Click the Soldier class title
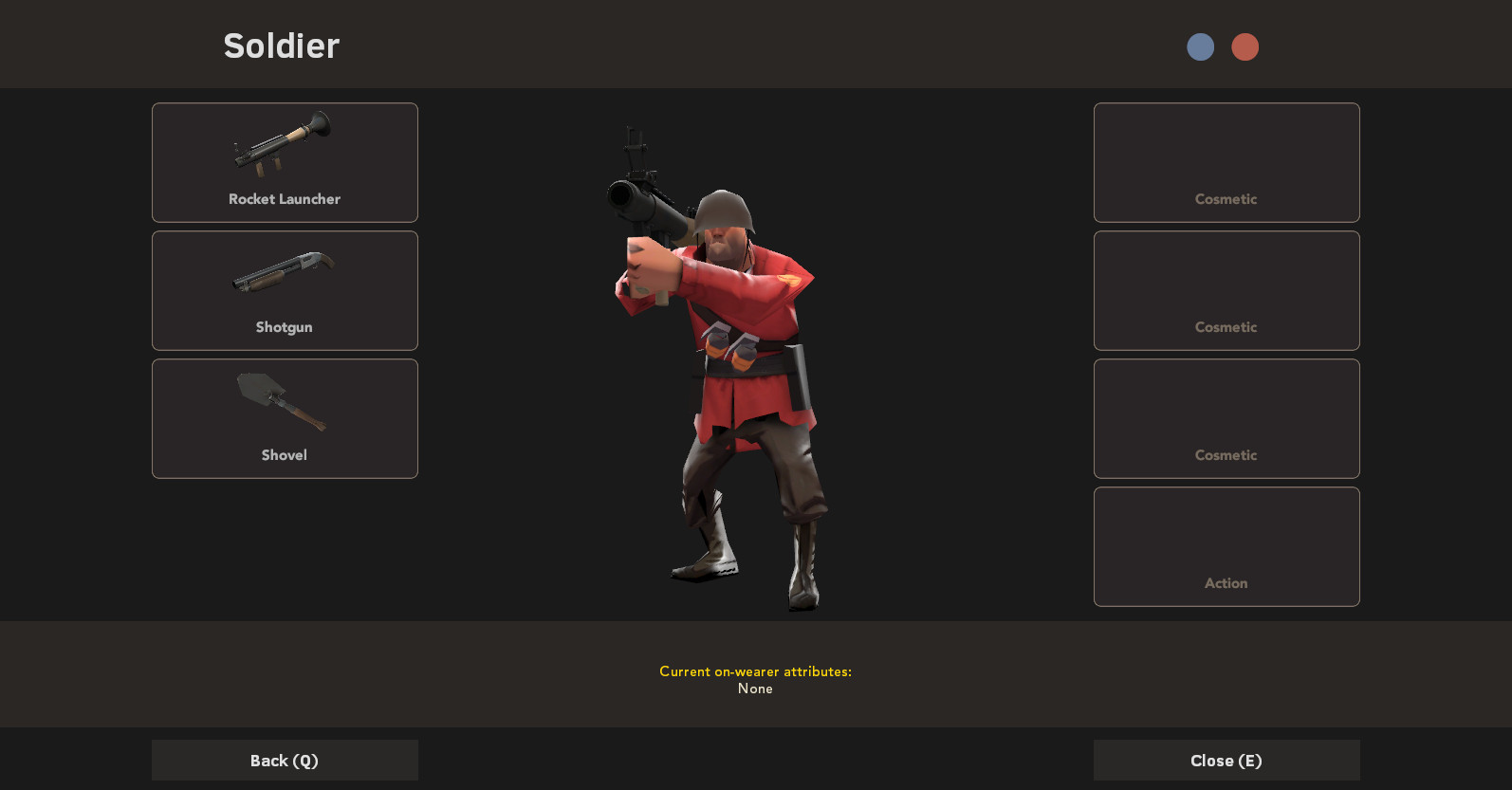1512x790 pixels. [281, 46]
